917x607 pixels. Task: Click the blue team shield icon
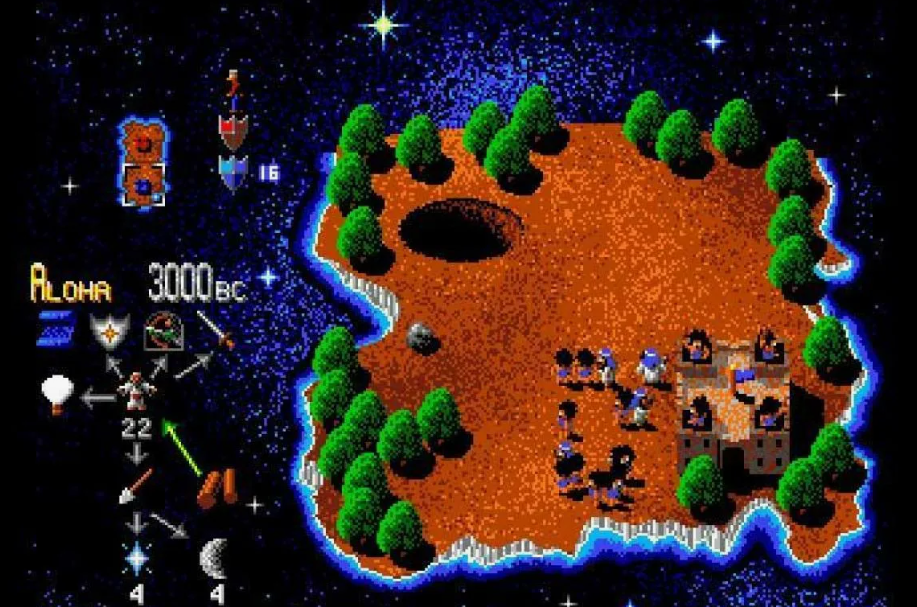(233, 173)
